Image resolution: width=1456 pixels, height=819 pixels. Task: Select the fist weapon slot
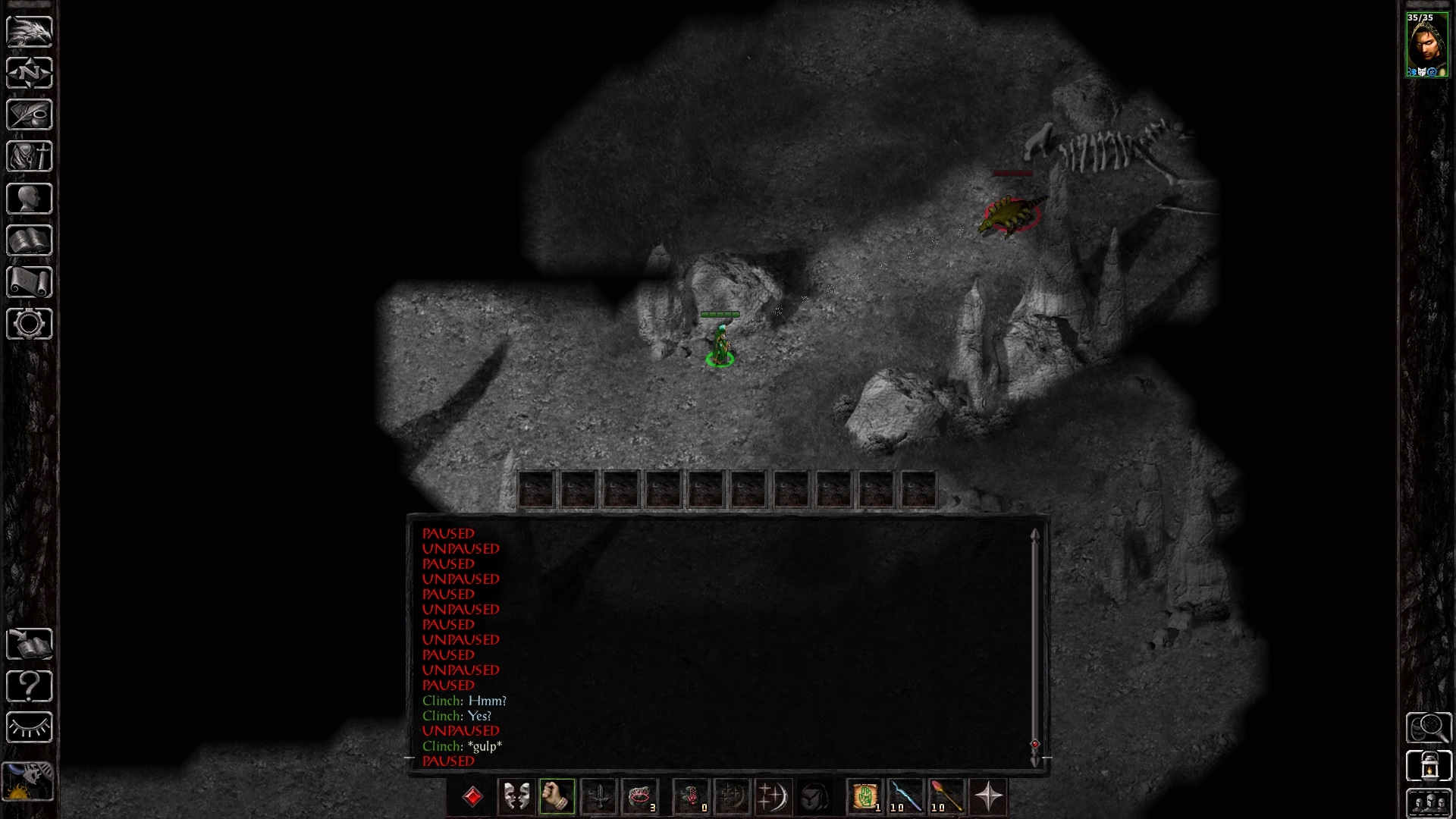[557, 796]
